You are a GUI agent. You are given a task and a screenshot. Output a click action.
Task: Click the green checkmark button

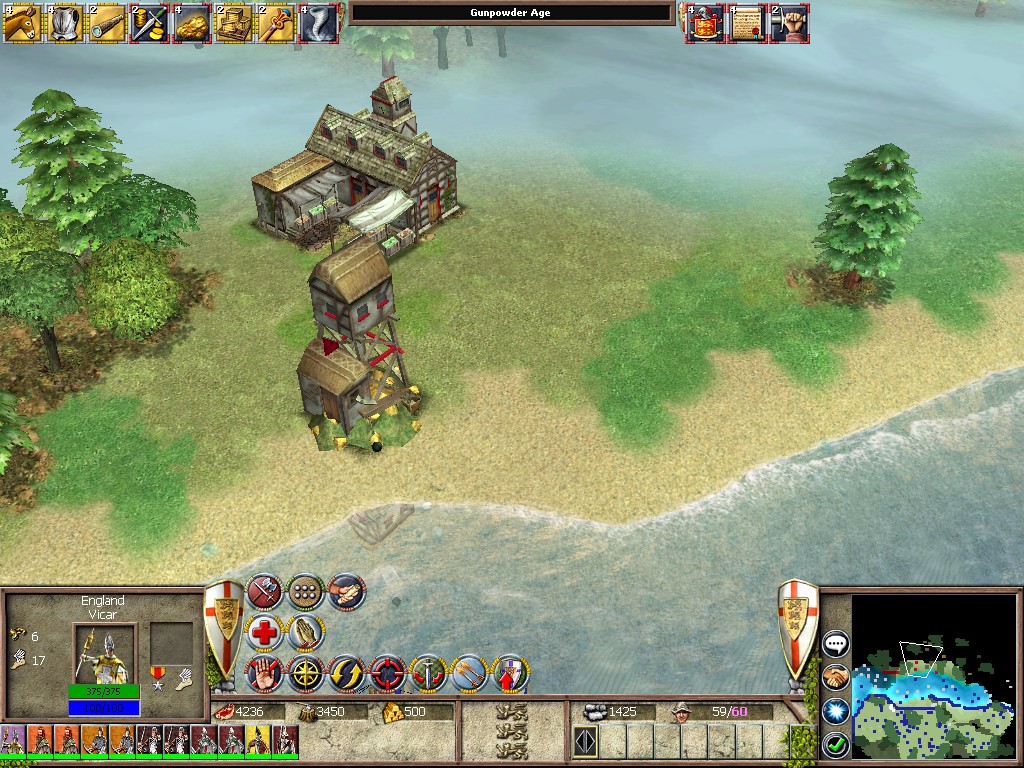tap(835, 745)
